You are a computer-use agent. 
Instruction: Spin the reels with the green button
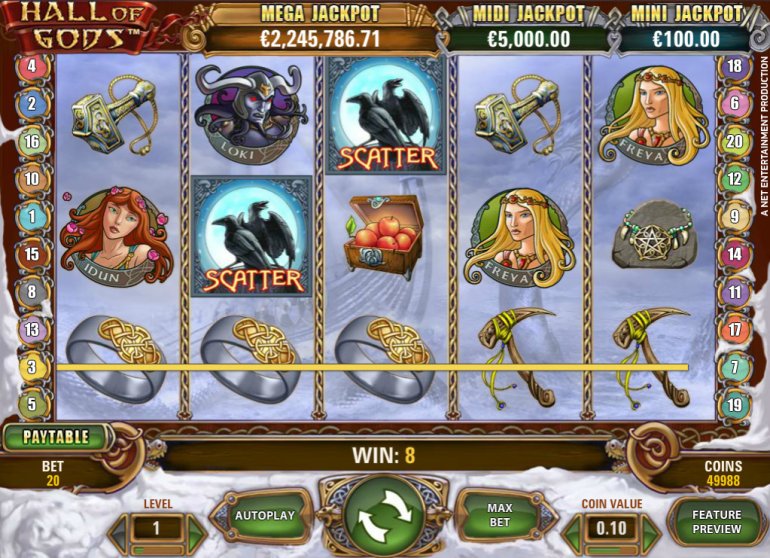pos(384,520)
